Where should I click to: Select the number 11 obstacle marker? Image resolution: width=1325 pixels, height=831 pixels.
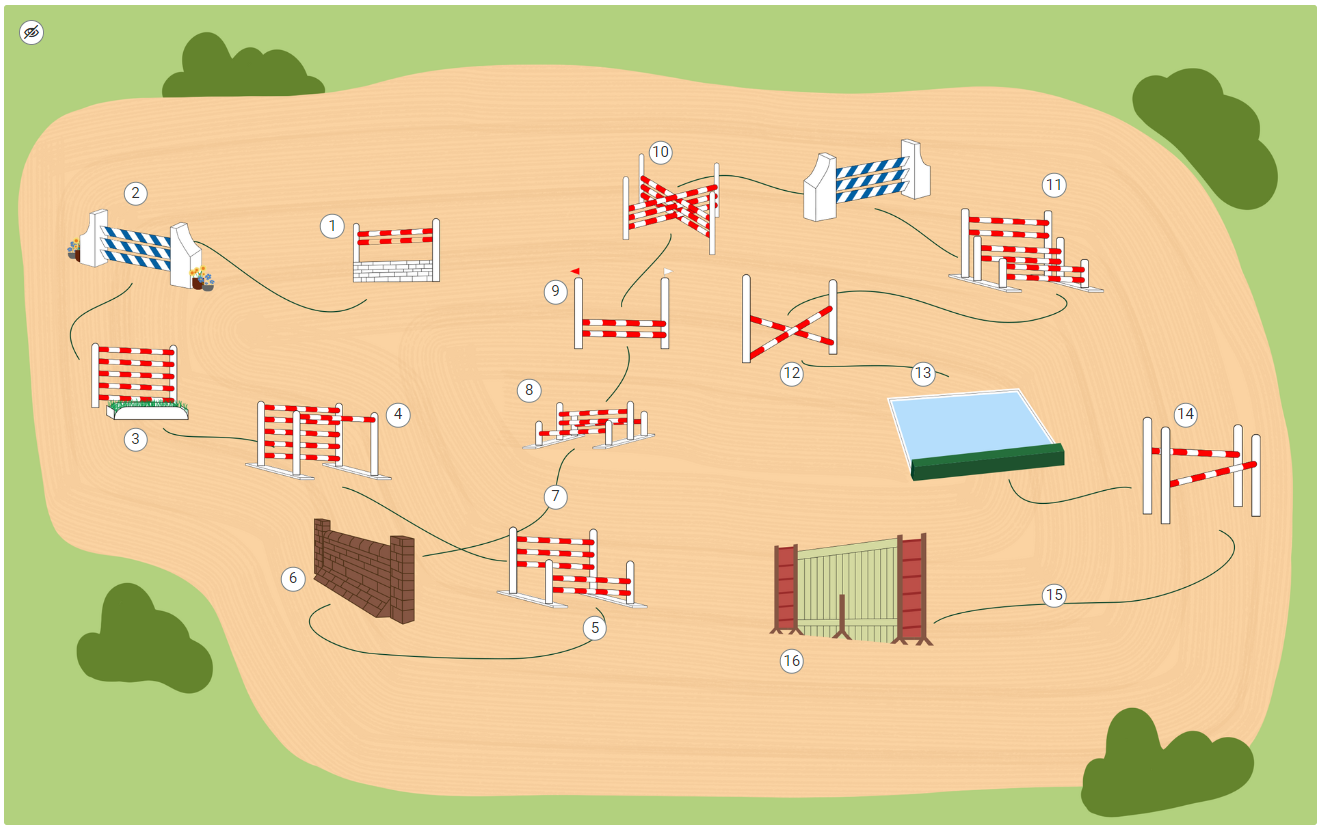pyautogui.click(x=1053, y=185)
